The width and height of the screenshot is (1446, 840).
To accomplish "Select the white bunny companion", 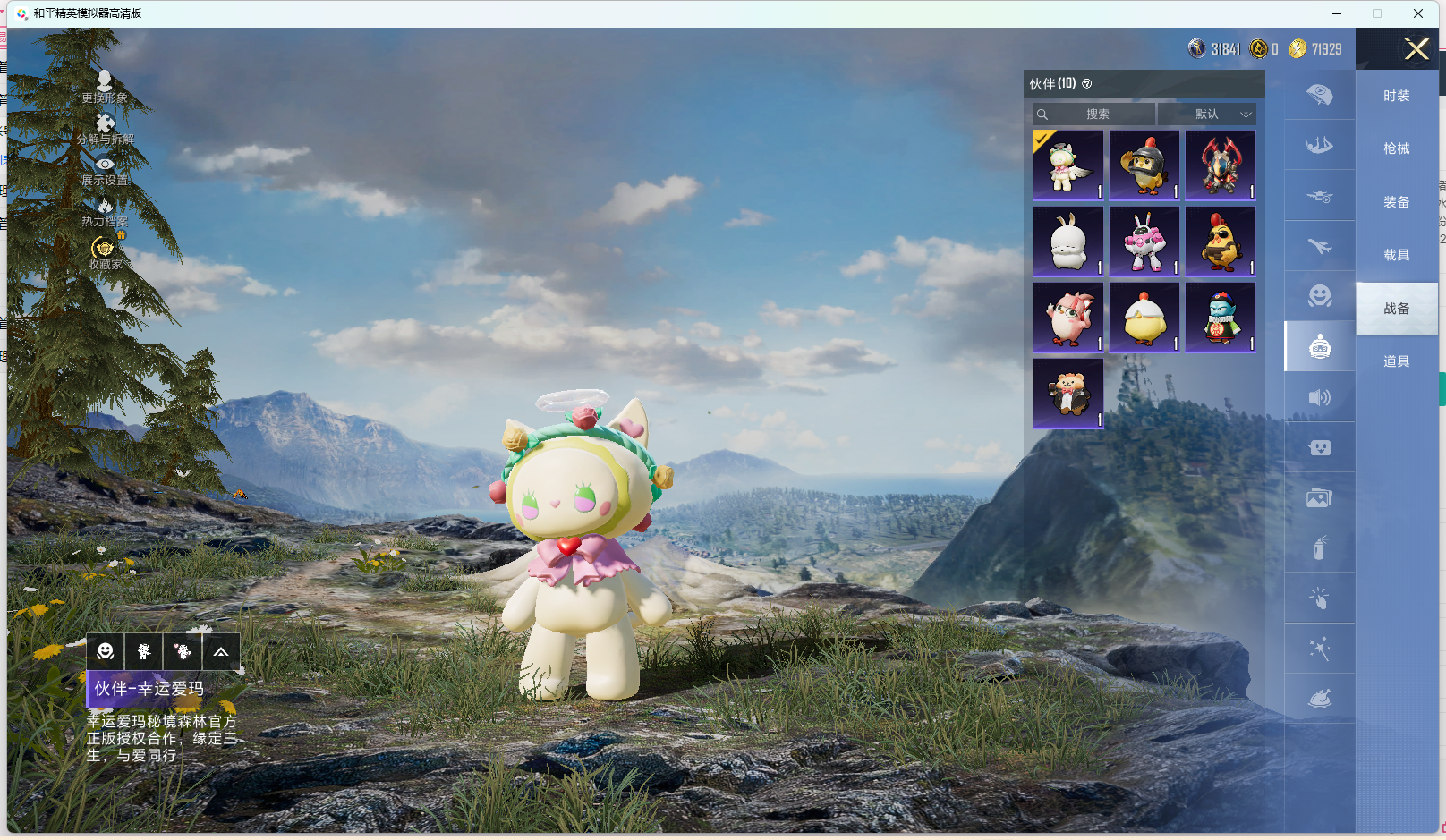I will click(x=1067, y=242).
